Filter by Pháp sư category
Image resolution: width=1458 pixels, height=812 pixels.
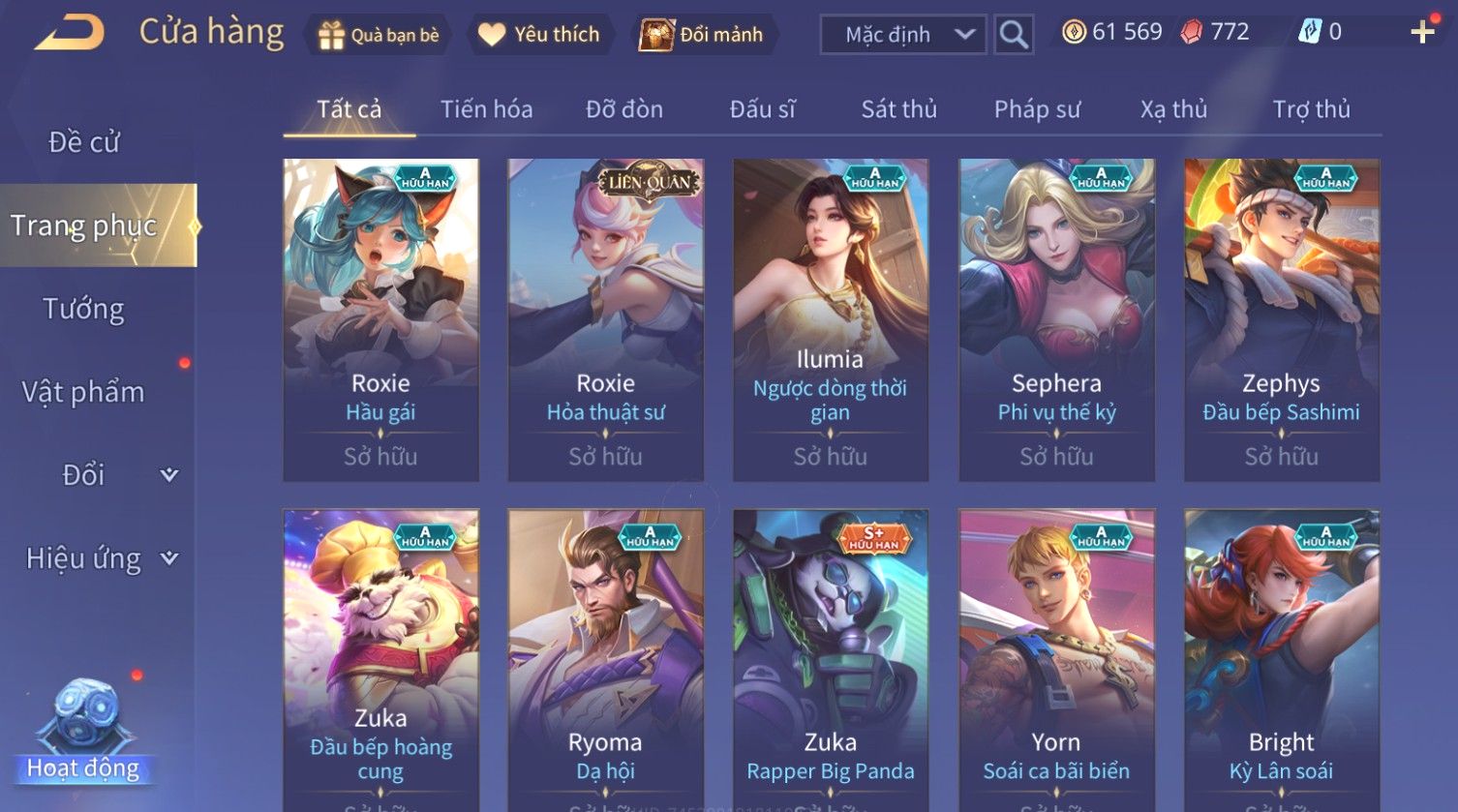click(x=1037, y=109)
